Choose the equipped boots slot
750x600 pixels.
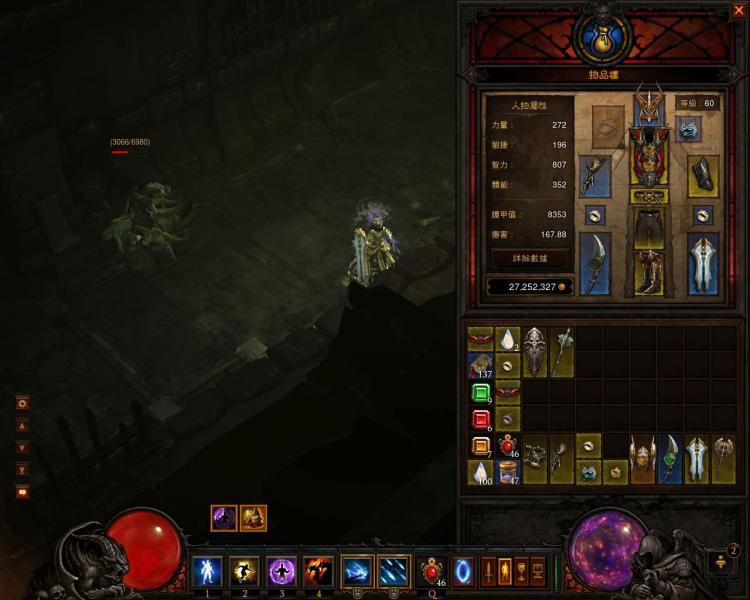[649, 272]
